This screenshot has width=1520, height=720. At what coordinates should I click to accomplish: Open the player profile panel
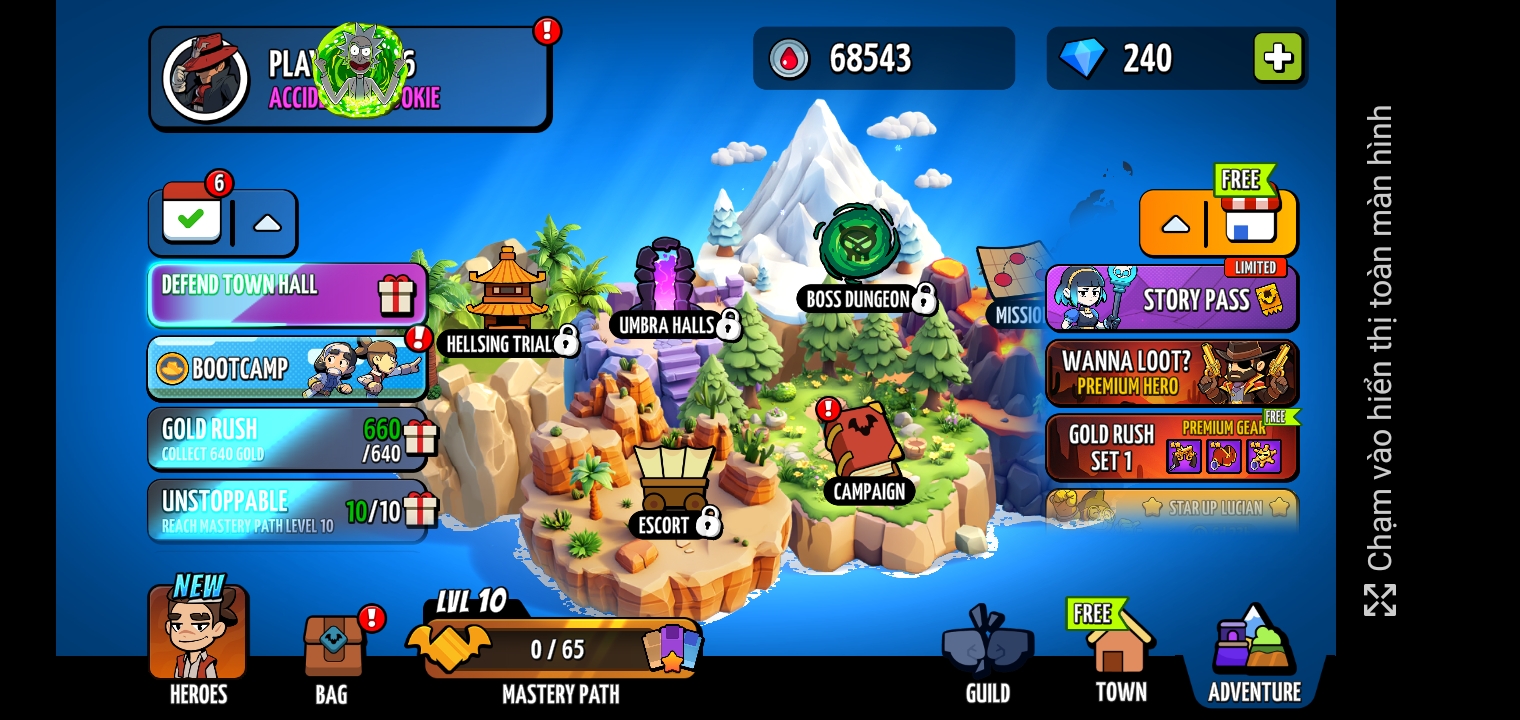[349, 78]
